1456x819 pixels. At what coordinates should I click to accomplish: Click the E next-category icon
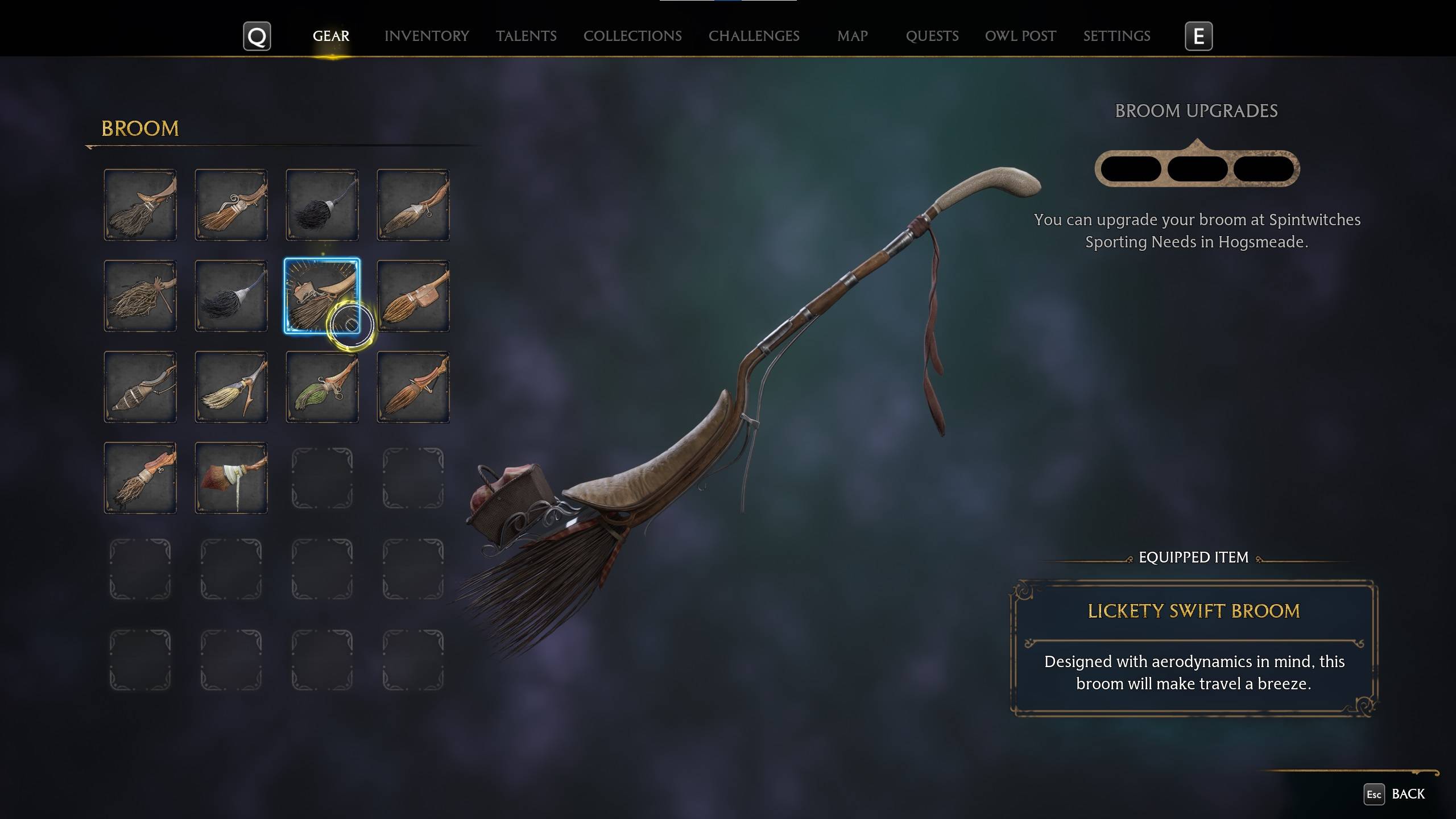point(1198,36)
